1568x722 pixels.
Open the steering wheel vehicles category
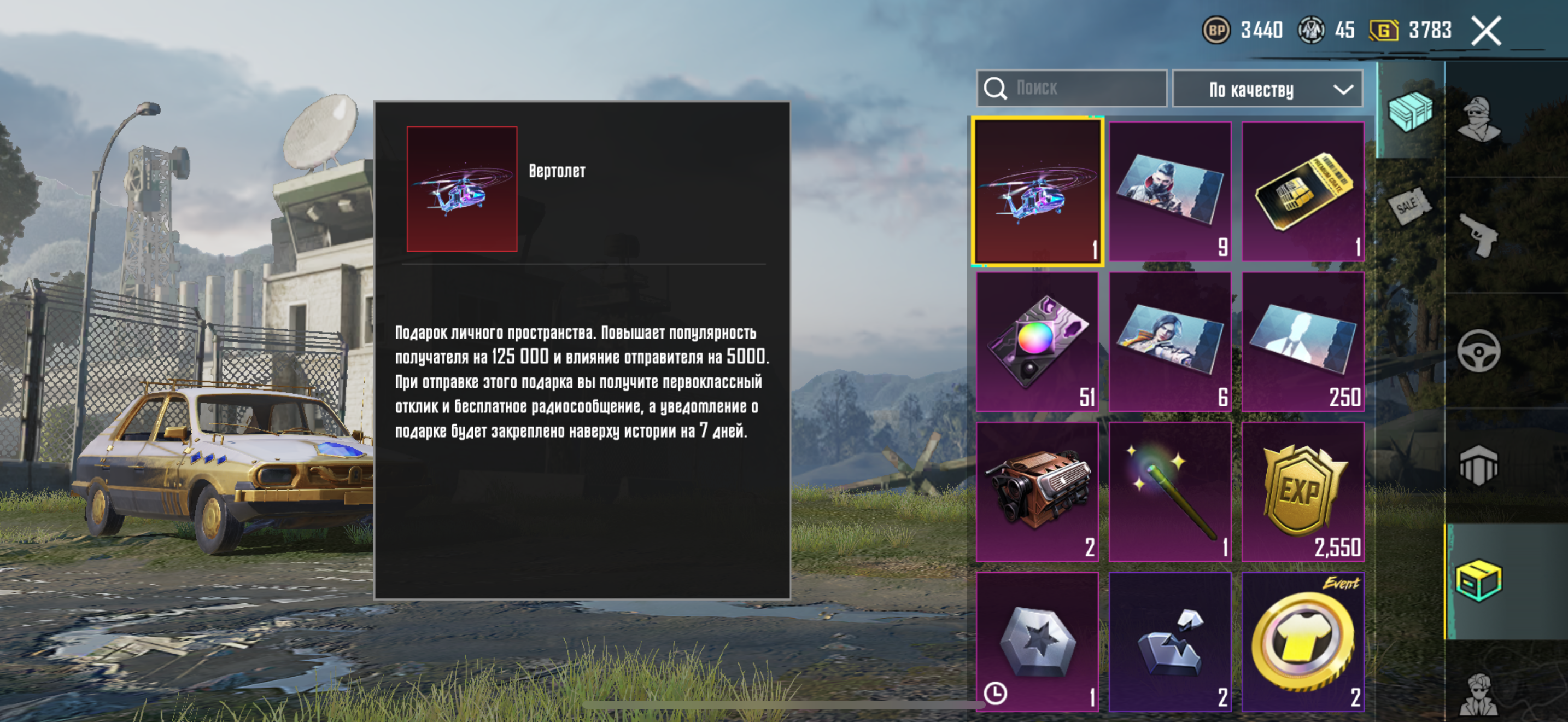(x=1478, y=351)
